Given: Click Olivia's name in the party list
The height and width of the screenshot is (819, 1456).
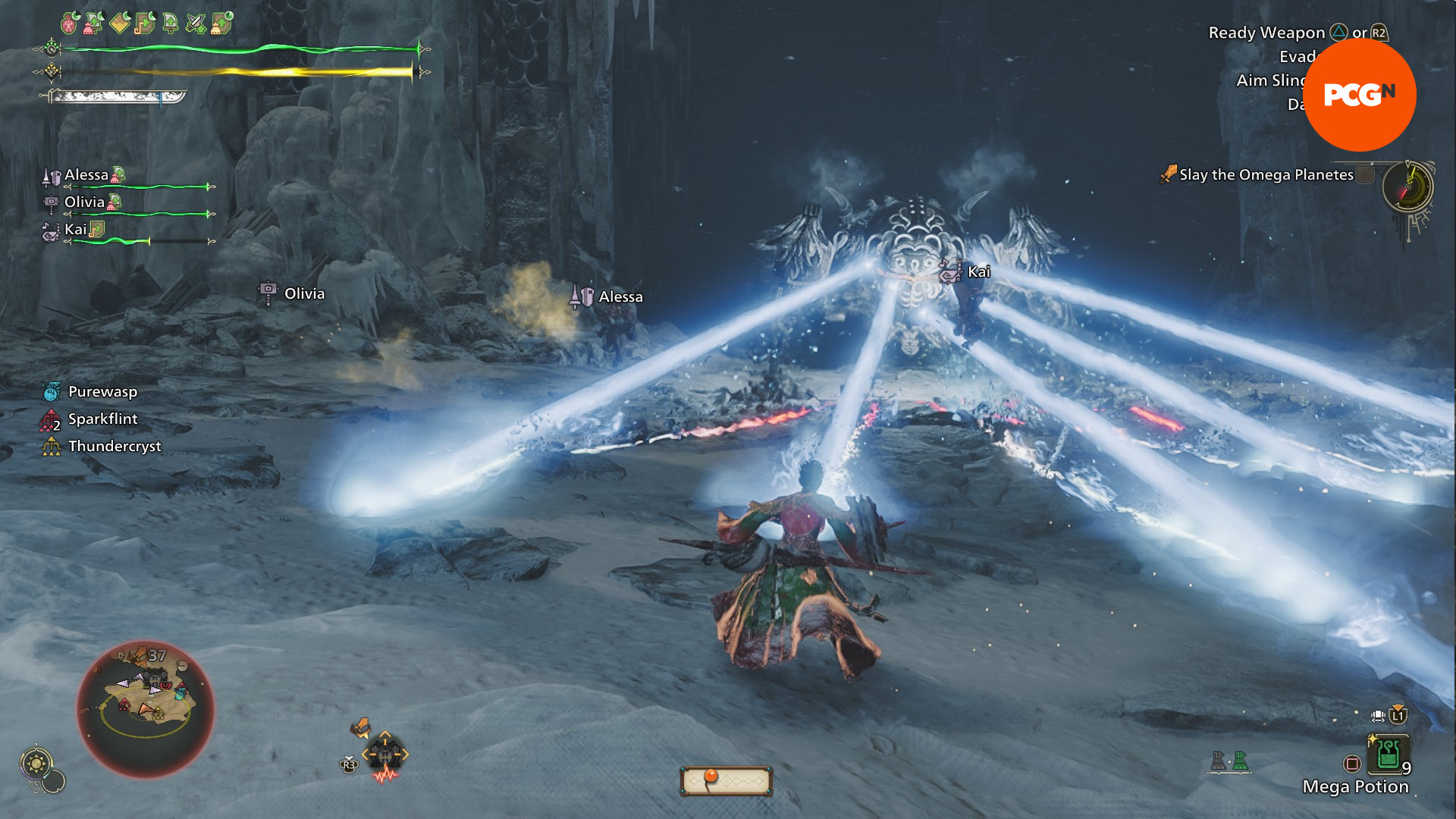Looking at the screenshot, I should point(86,202).
